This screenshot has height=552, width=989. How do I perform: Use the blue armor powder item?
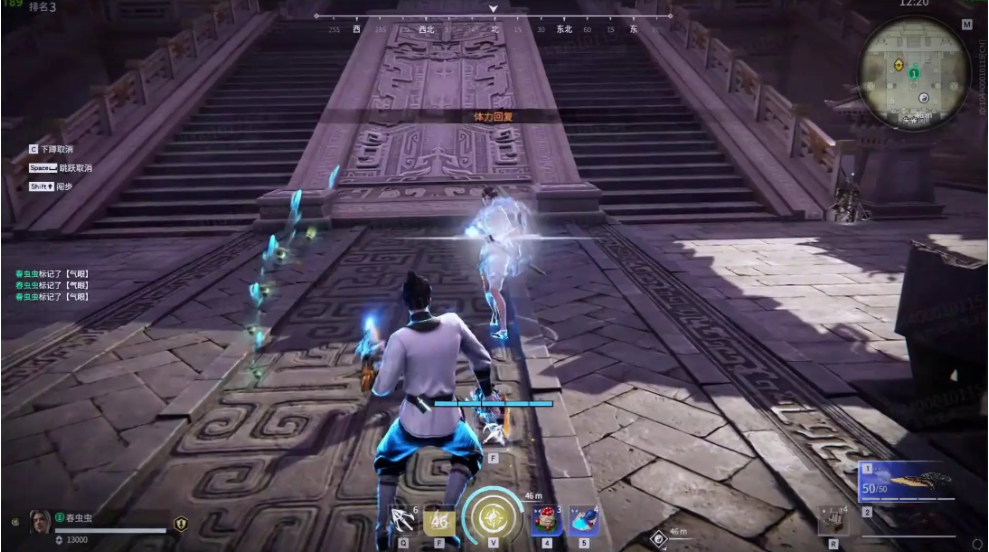[583, 520]
